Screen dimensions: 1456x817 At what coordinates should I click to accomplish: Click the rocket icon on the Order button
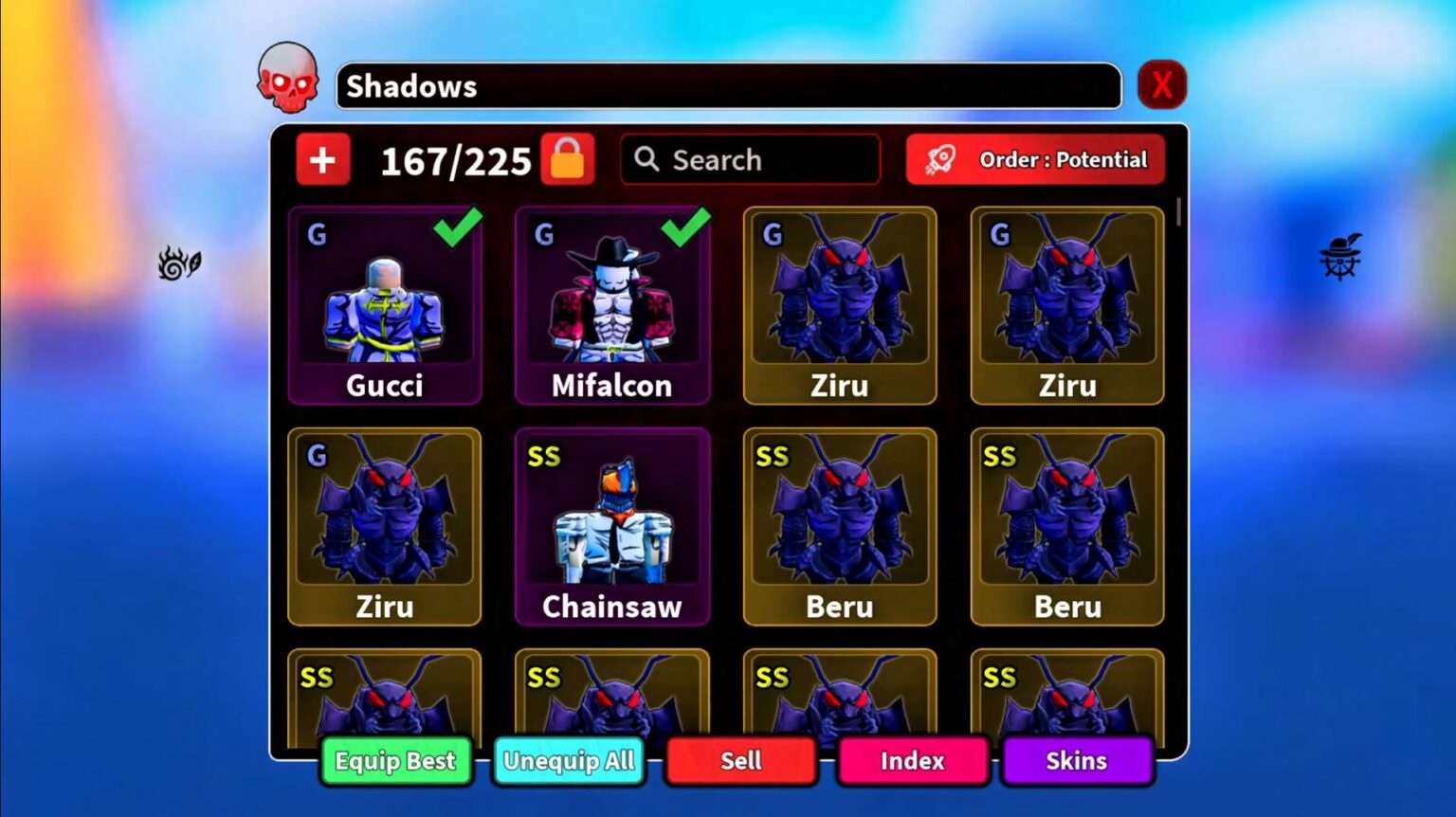[942, 159]
